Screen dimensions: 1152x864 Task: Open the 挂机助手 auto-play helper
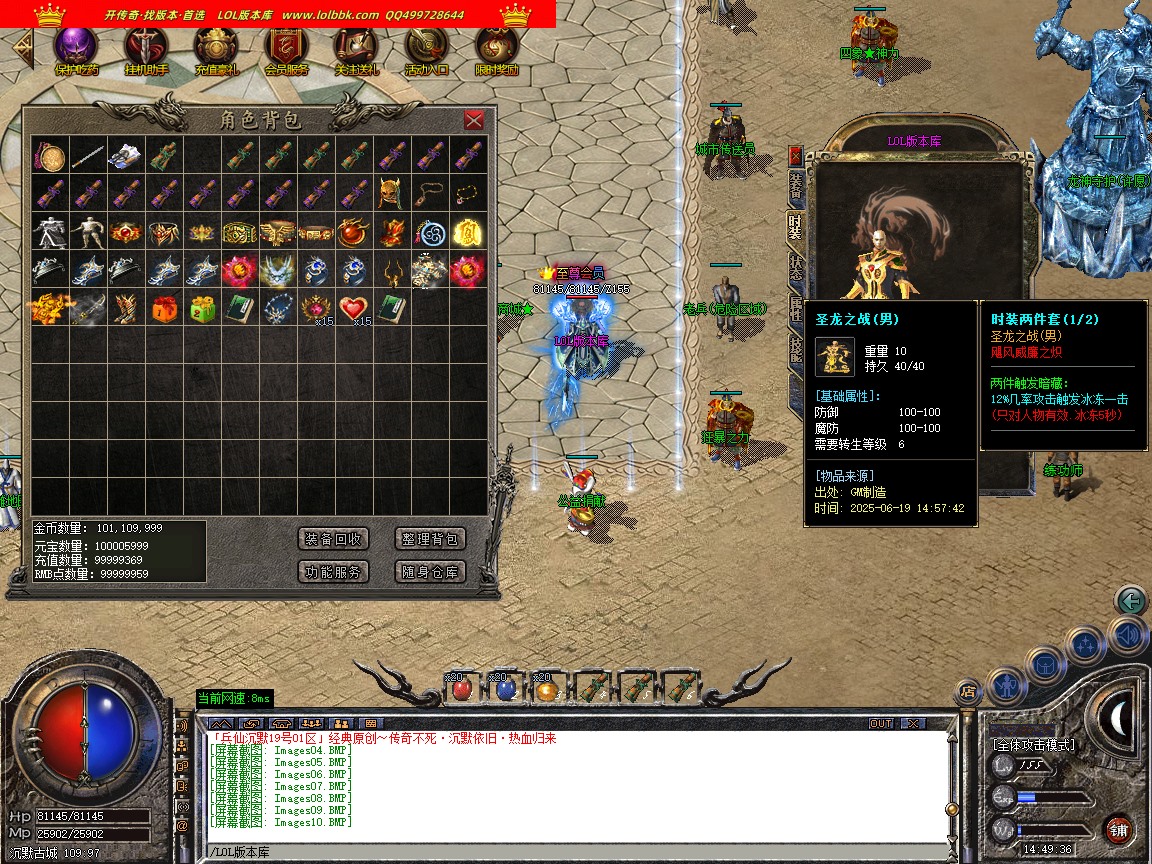(146, 48)
